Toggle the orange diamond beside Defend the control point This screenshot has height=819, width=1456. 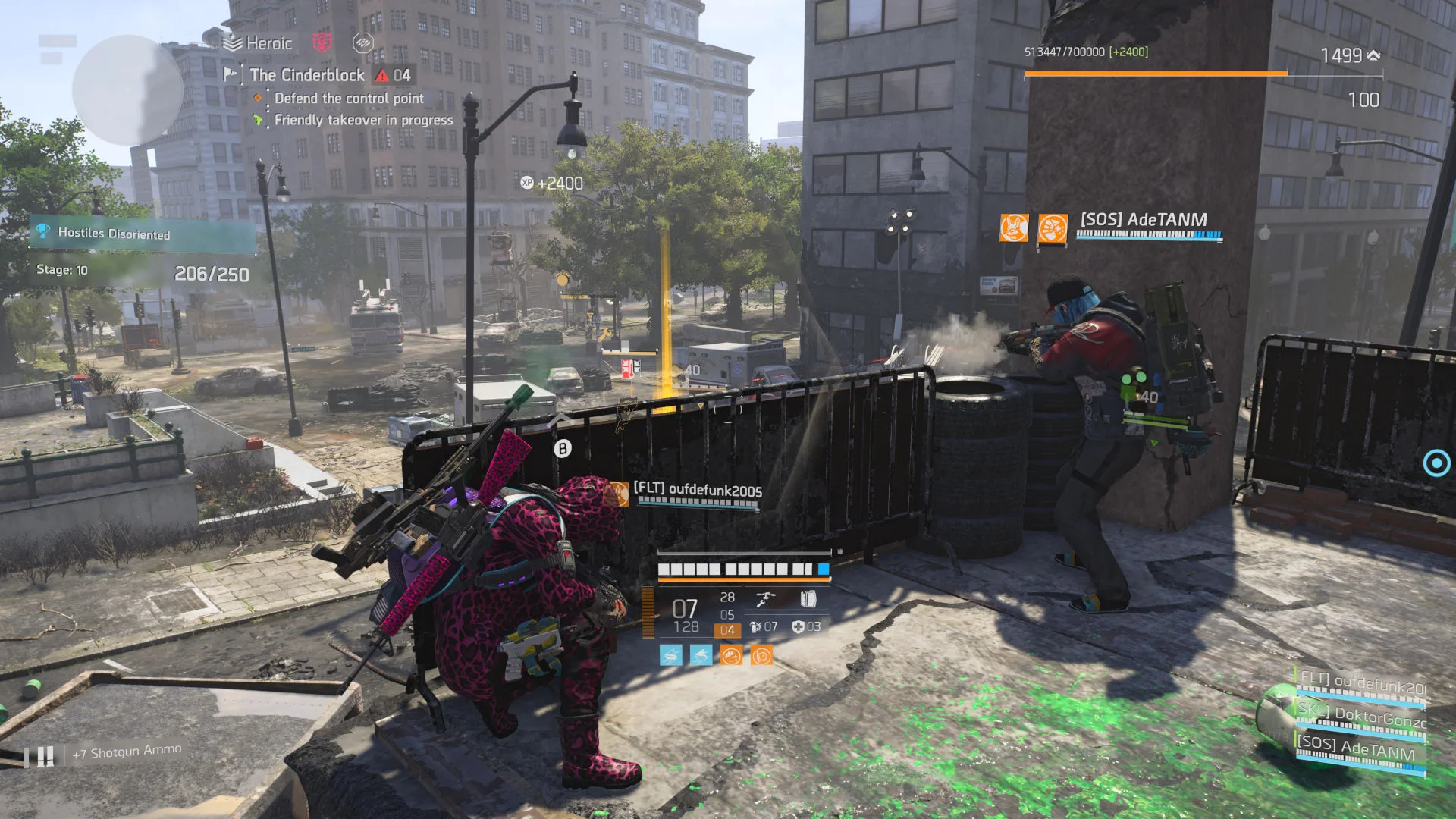[258, 98]
